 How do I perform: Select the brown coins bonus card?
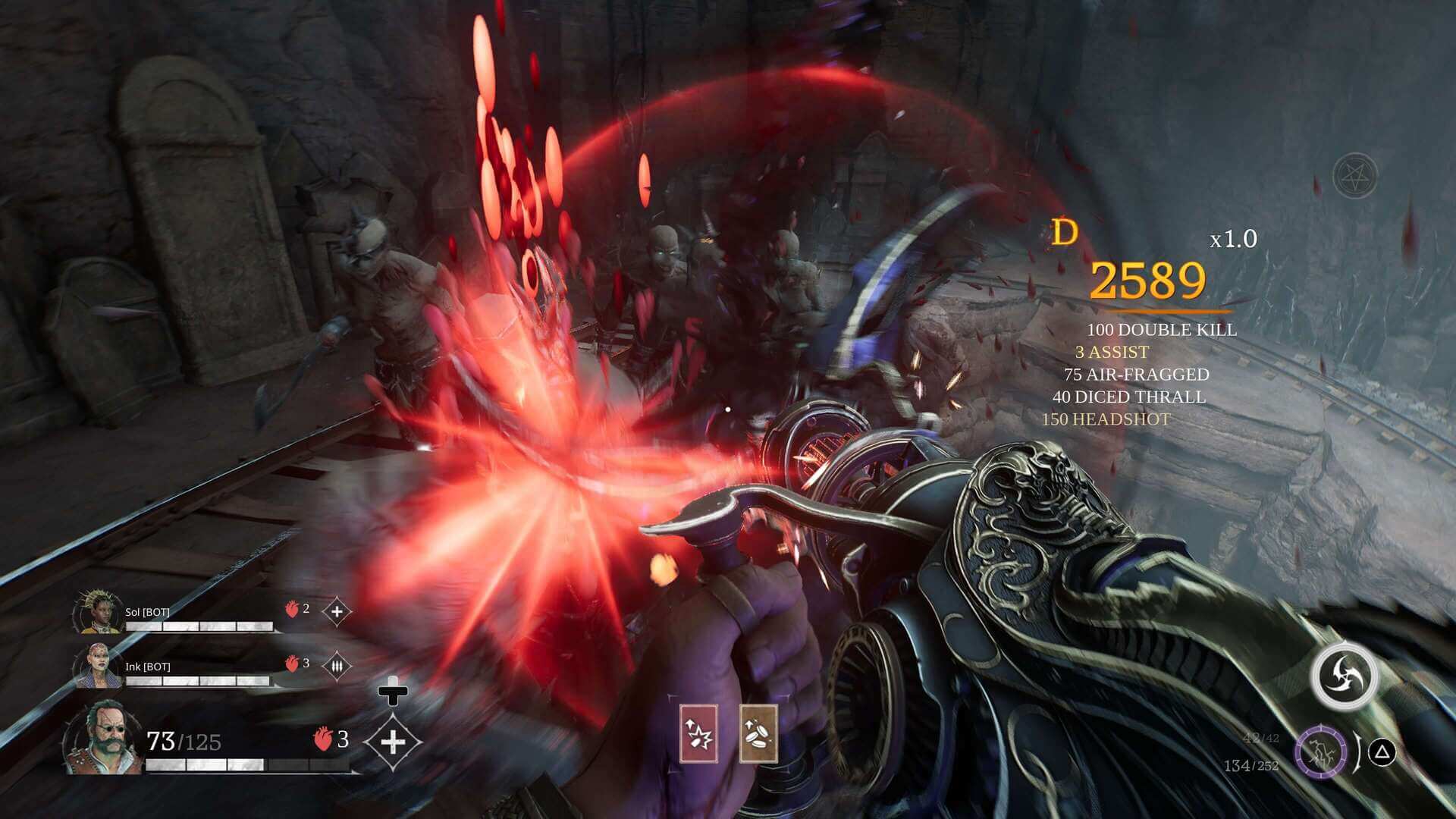tap(758, 733)
